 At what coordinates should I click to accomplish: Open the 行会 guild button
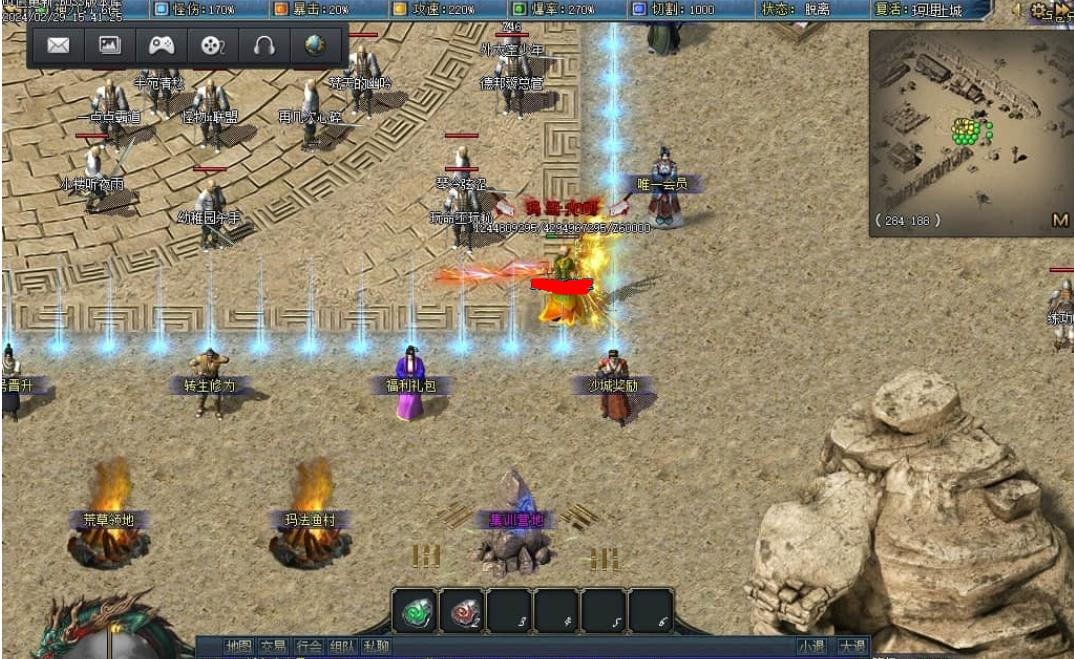[x=308, y=647]
